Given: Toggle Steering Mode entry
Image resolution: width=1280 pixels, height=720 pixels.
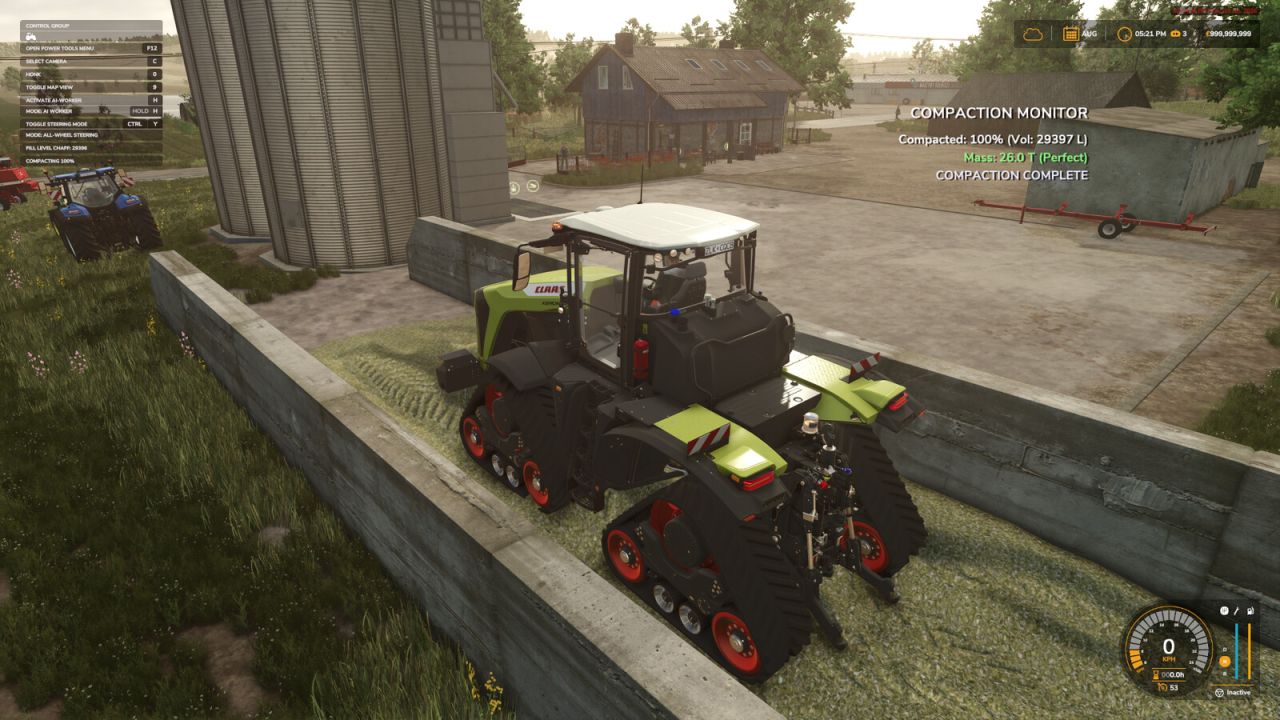Looking at the screenshot, I should coord(57,124).
